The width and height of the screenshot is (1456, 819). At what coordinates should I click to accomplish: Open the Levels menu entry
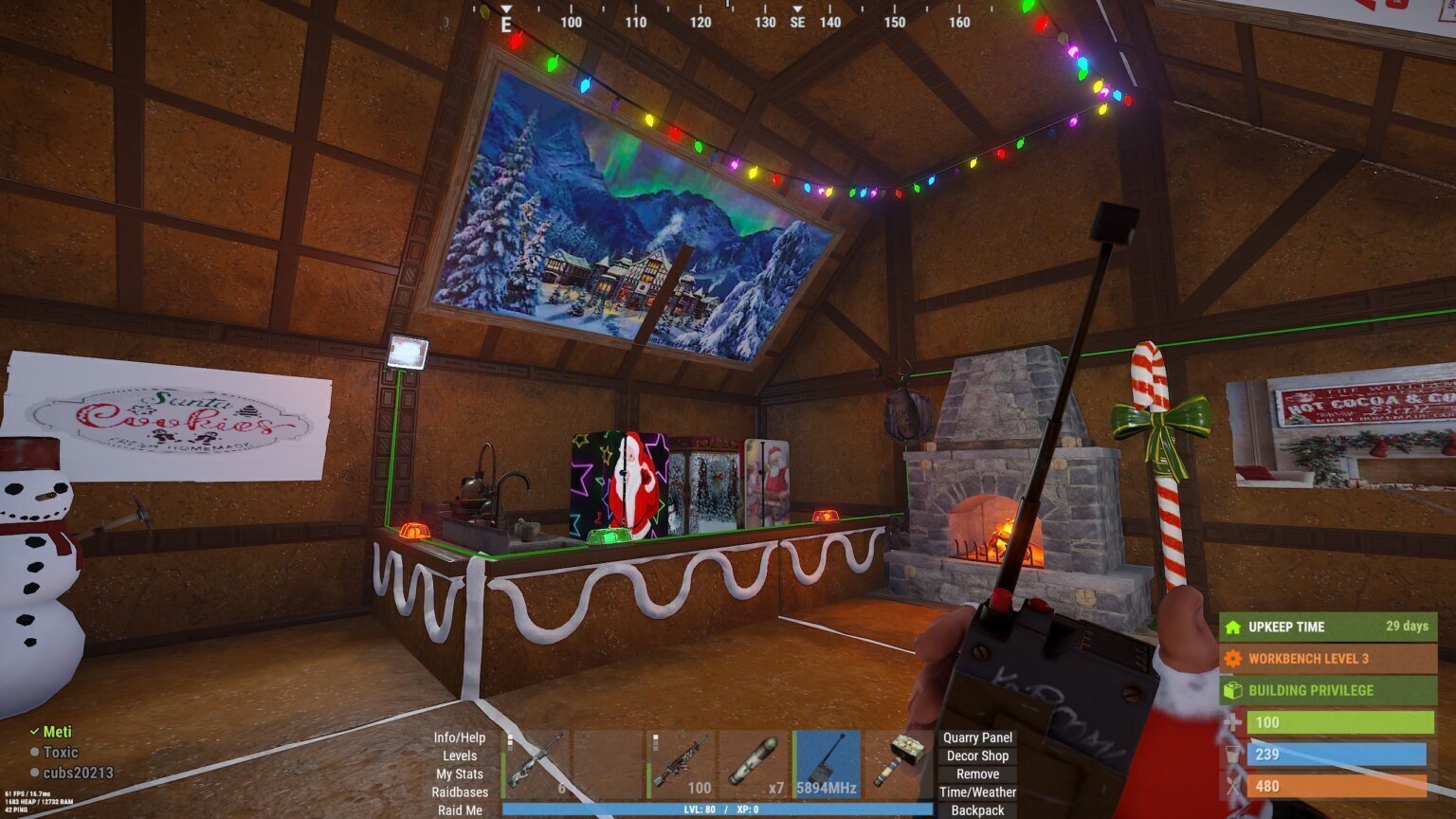(460, 756)
